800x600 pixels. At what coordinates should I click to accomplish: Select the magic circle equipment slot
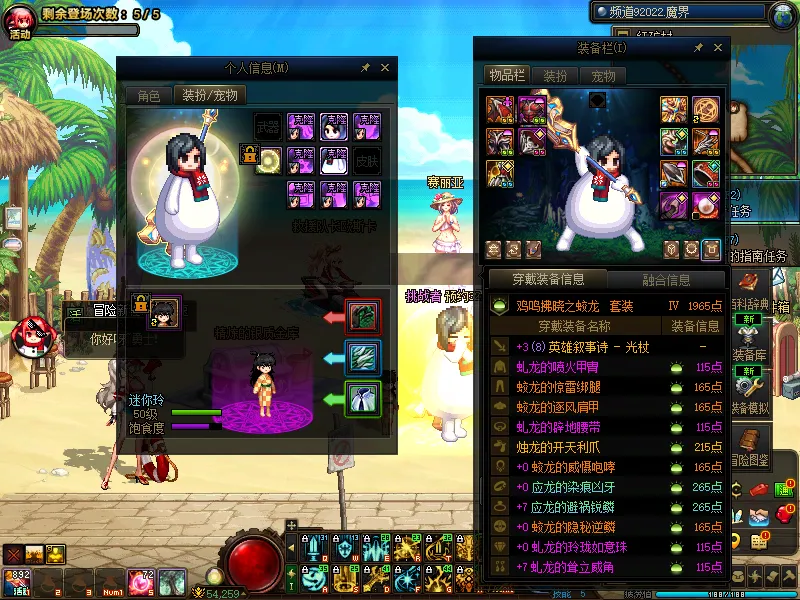coord(267,160)
